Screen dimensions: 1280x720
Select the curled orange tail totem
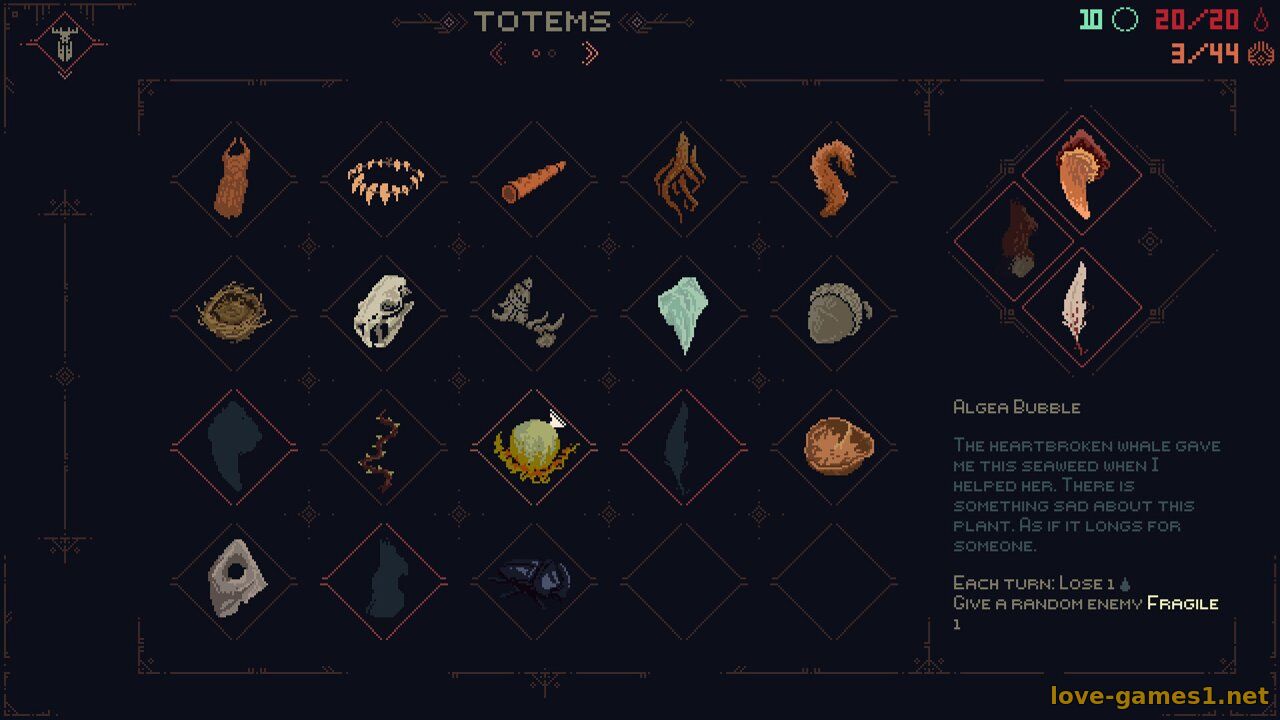pyautogui.click(x=835, y=180)
